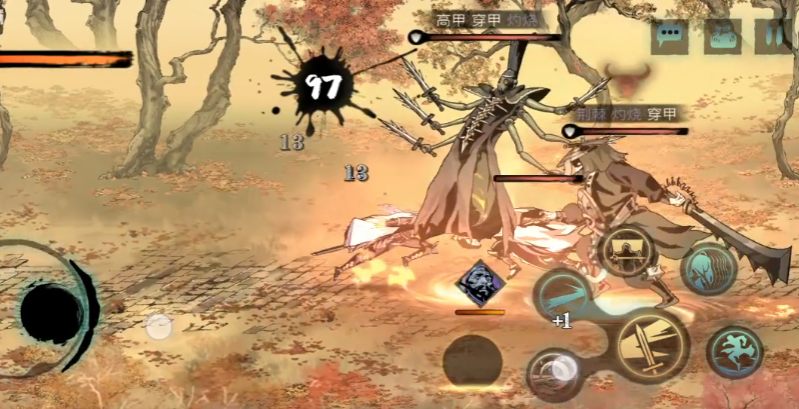Tap the large sword basic attack button
The height and width of the screenshot is (409, 799).
651,346
